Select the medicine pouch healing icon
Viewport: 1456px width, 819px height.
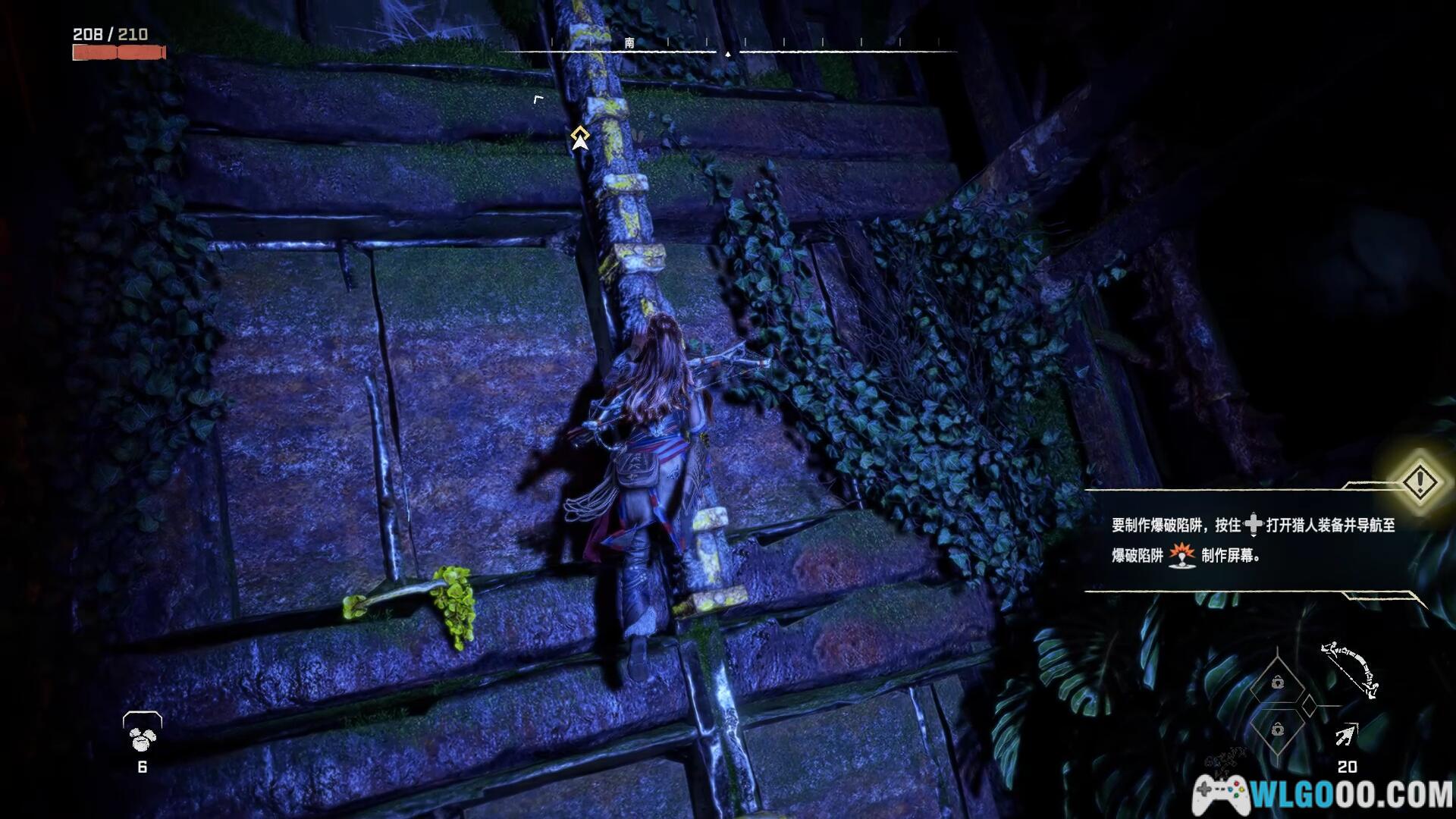[143, 731]
